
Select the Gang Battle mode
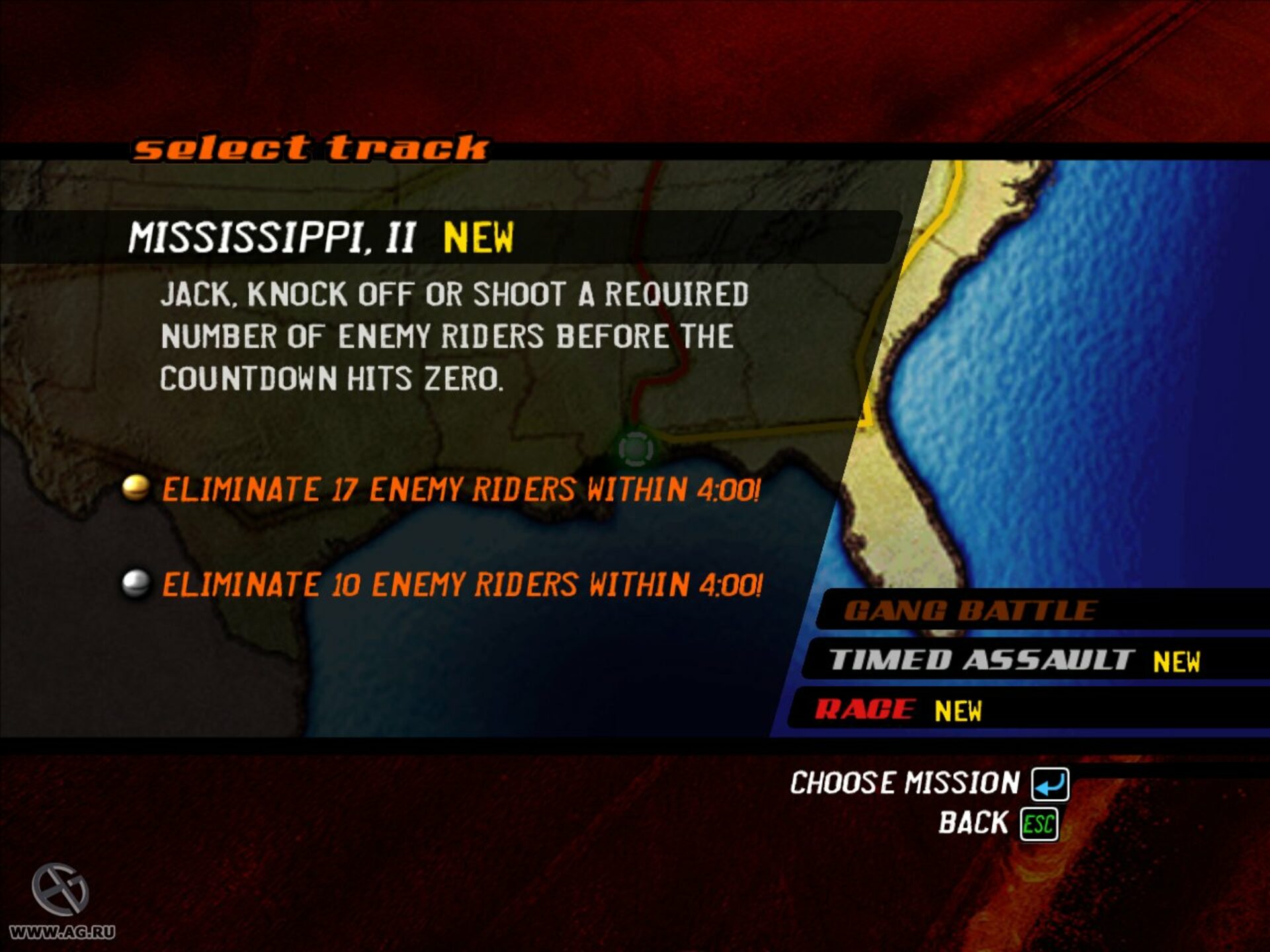tap(970, 610)
